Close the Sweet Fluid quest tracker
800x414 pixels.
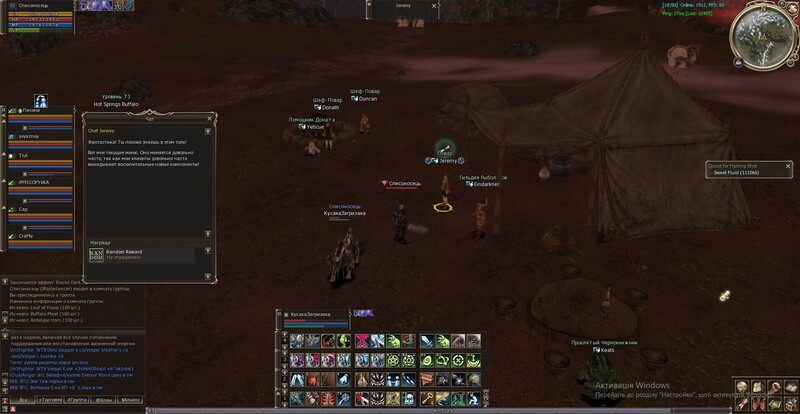[788, 165]
